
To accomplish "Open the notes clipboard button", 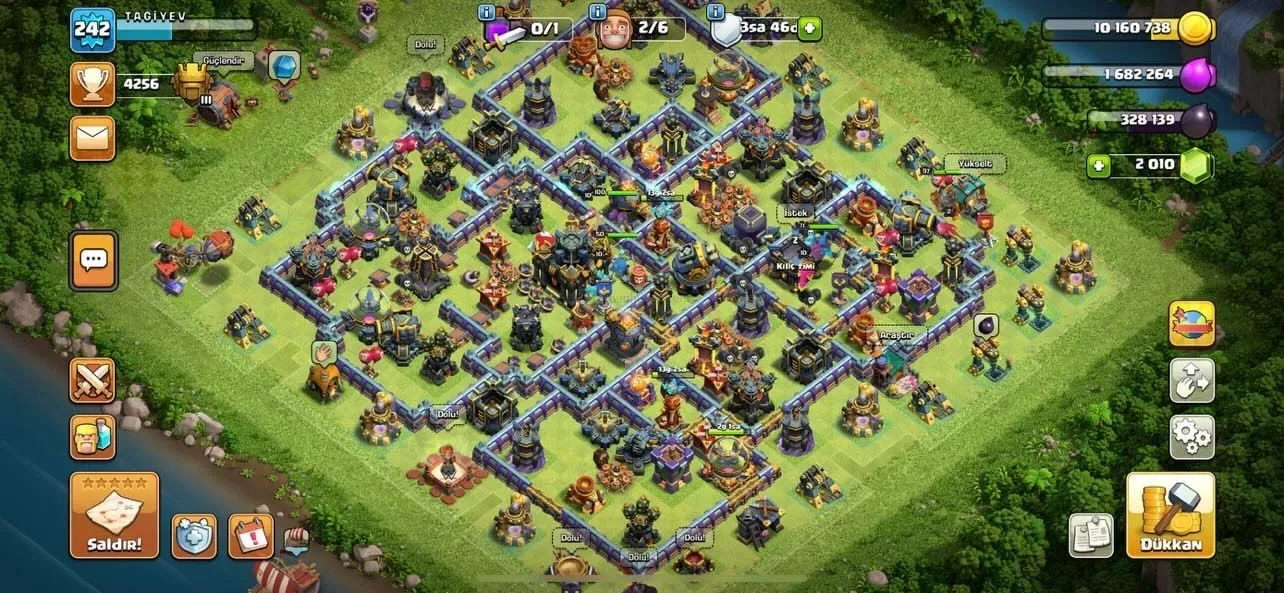I will point(1091,535).
